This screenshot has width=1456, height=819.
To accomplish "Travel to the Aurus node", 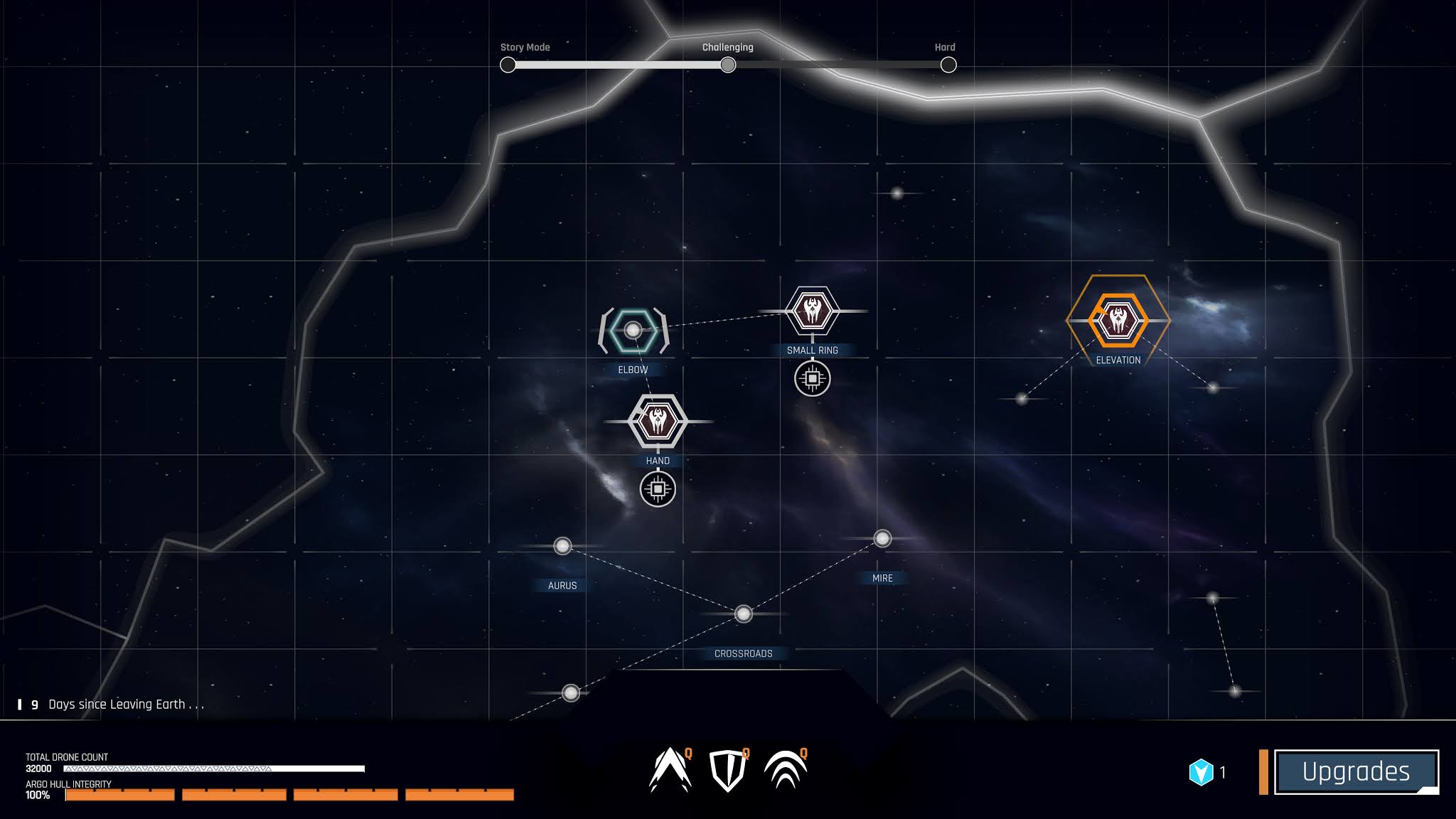I will (x=562, y=546).
